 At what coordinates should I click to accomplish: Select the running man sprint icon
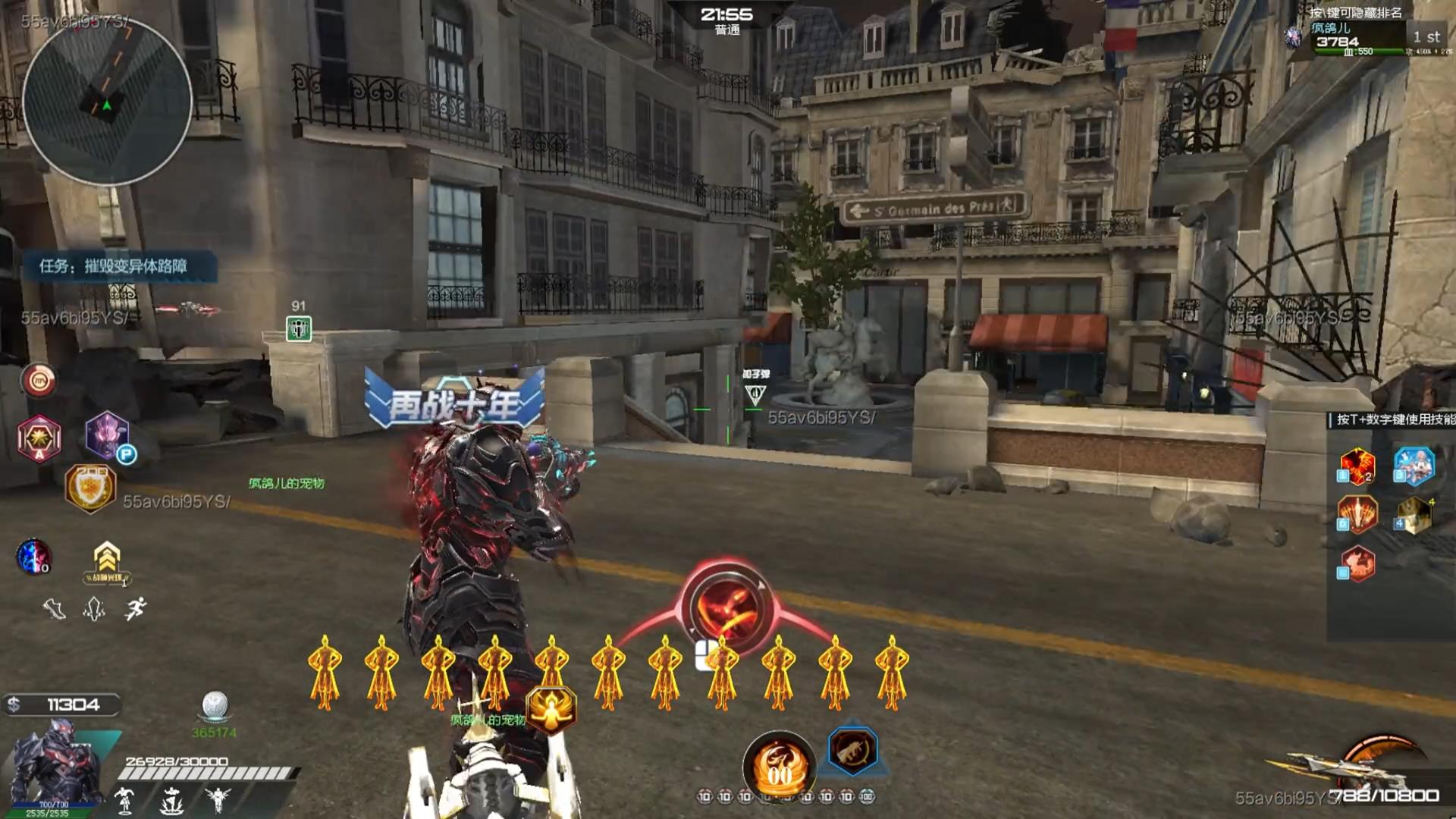[136, 608]
